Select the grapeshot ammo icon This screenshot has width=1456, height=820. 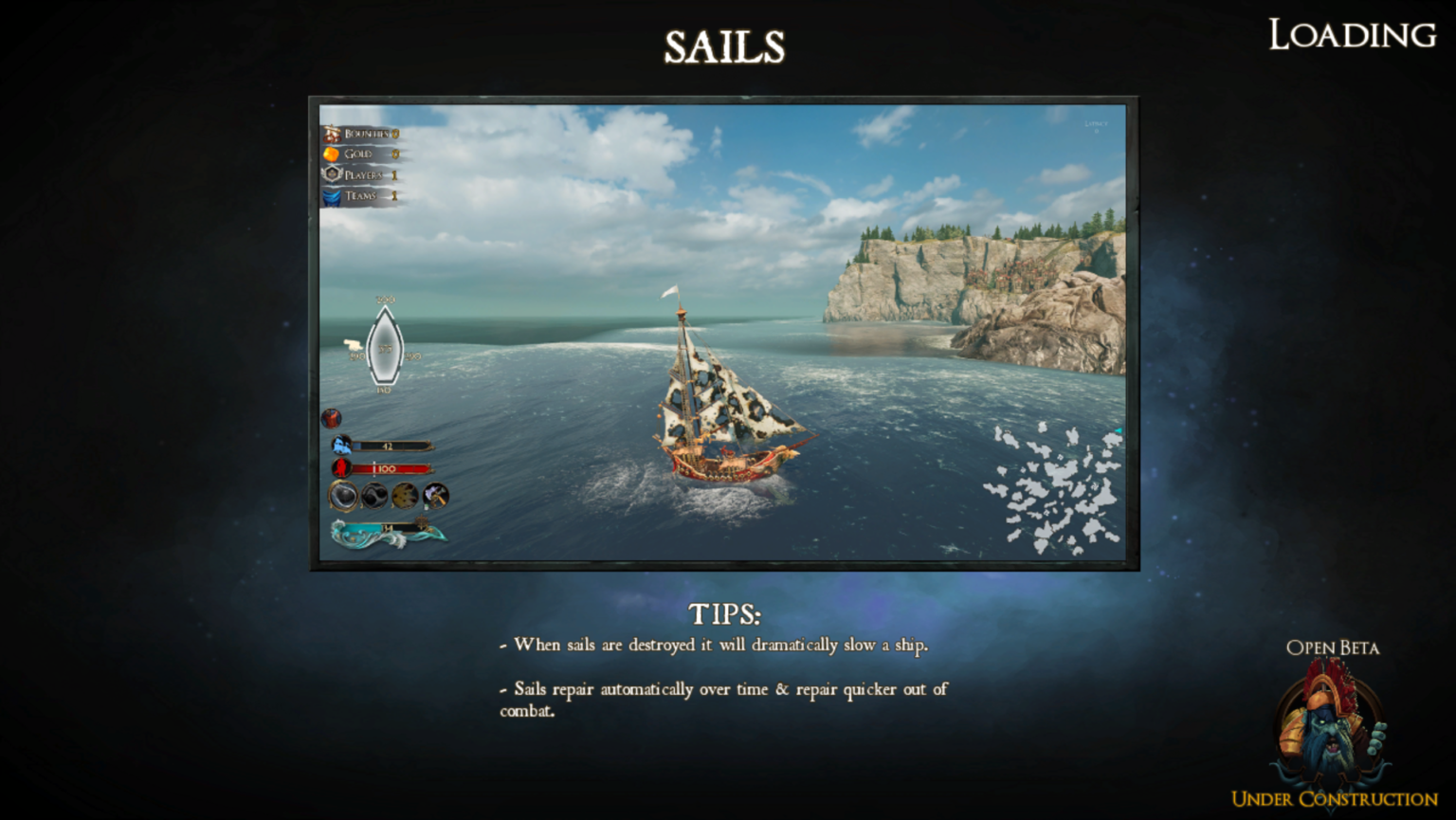tap(407, 496)
